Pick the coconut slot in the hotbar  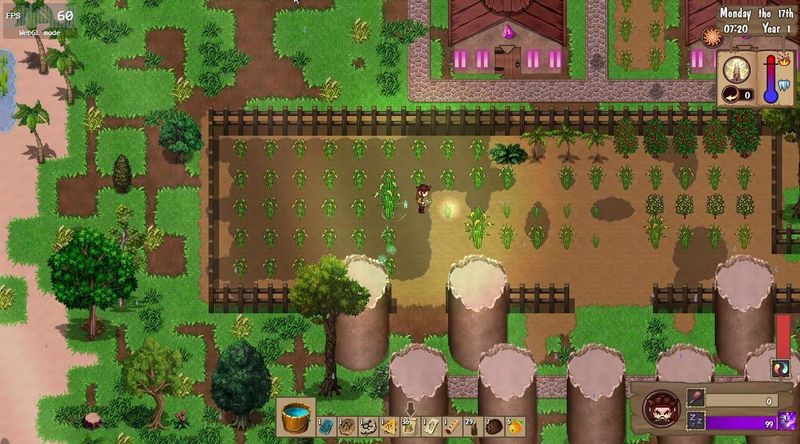coord(493,427)
